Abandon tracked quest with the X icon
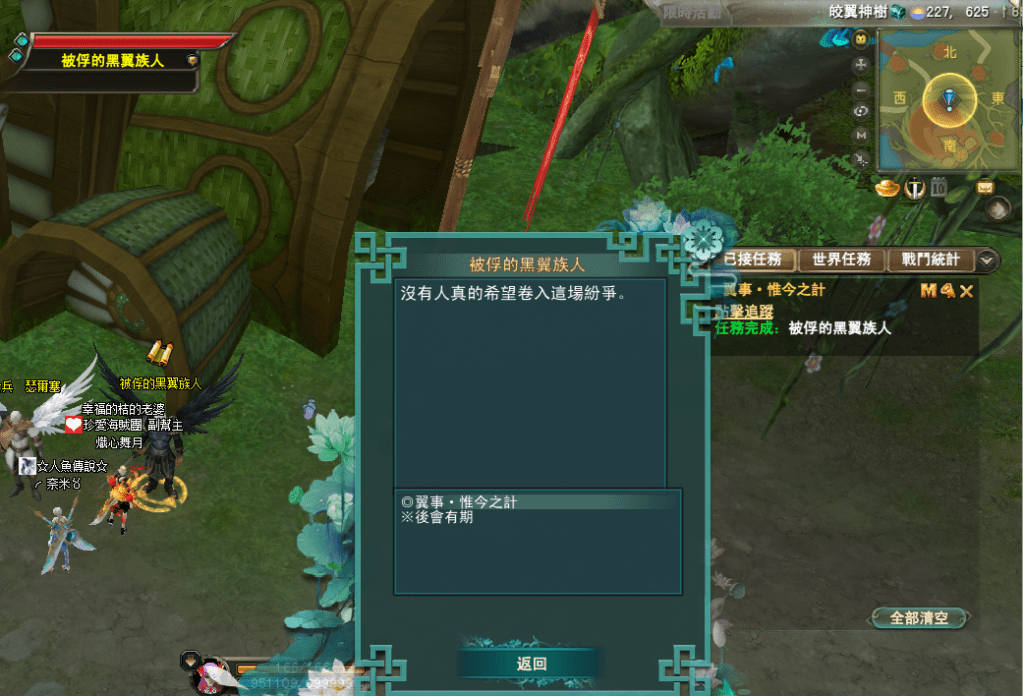The width and height of the screenshot is (1023, 696). [x=966, y=291]
